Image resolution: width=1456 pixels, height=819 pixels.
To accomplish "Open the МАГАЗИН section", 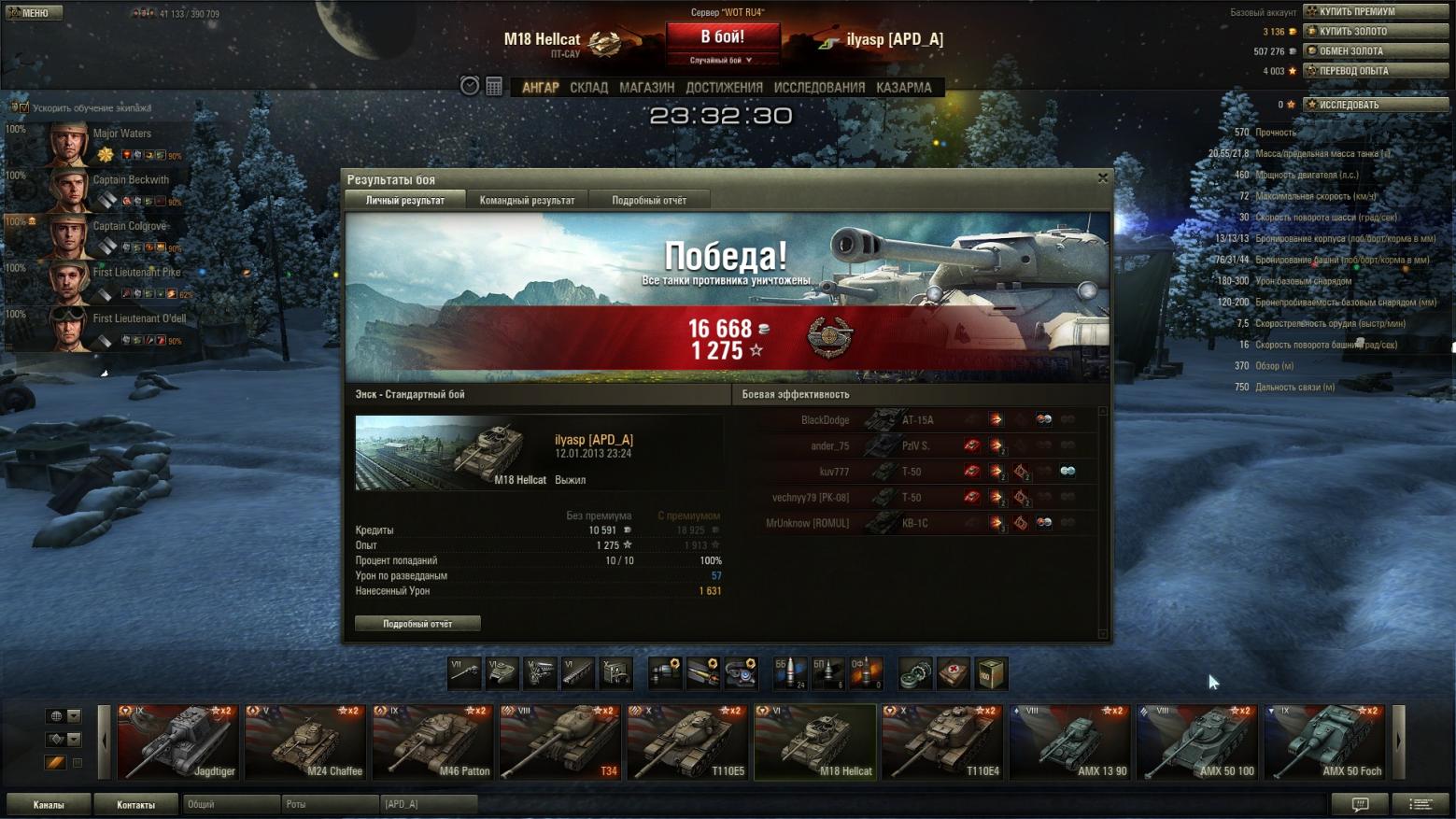I will click(646, 88).
